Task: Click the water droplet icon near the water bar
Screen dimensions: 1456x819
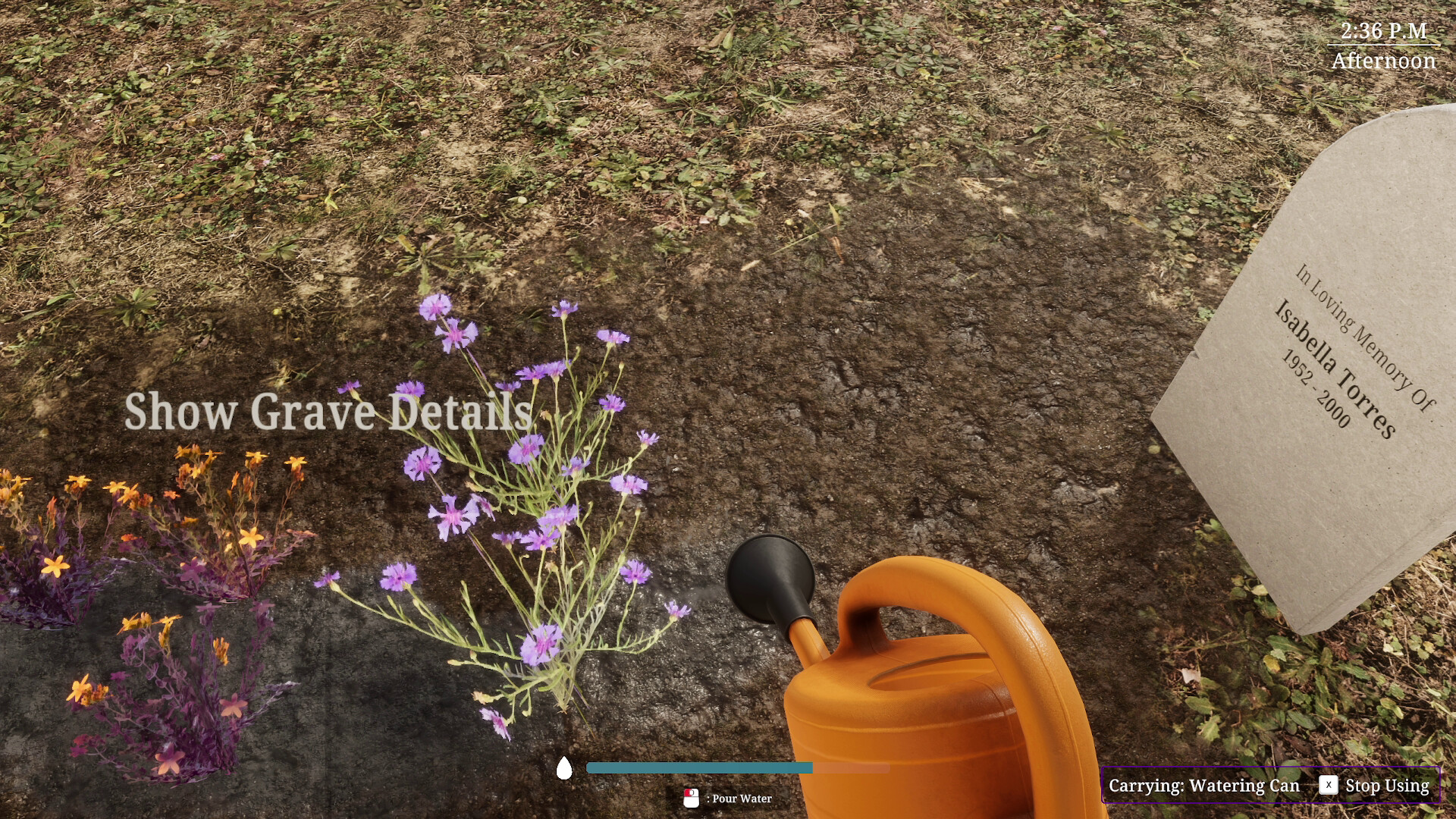Action: 564,767
